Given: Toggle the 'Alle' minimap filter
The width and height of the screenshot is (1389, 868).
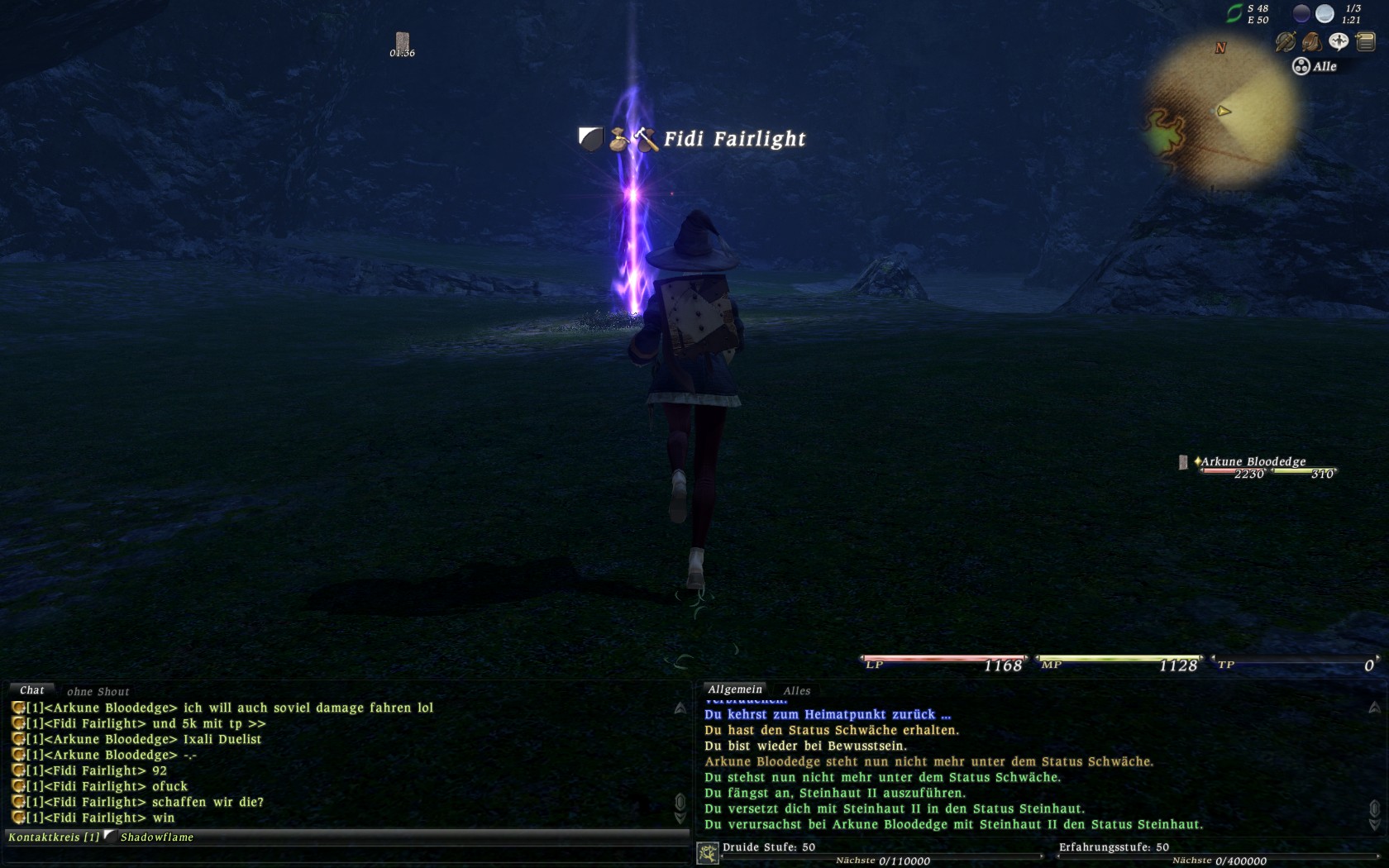Looking at the screenshot, I should pos(1315,66).
